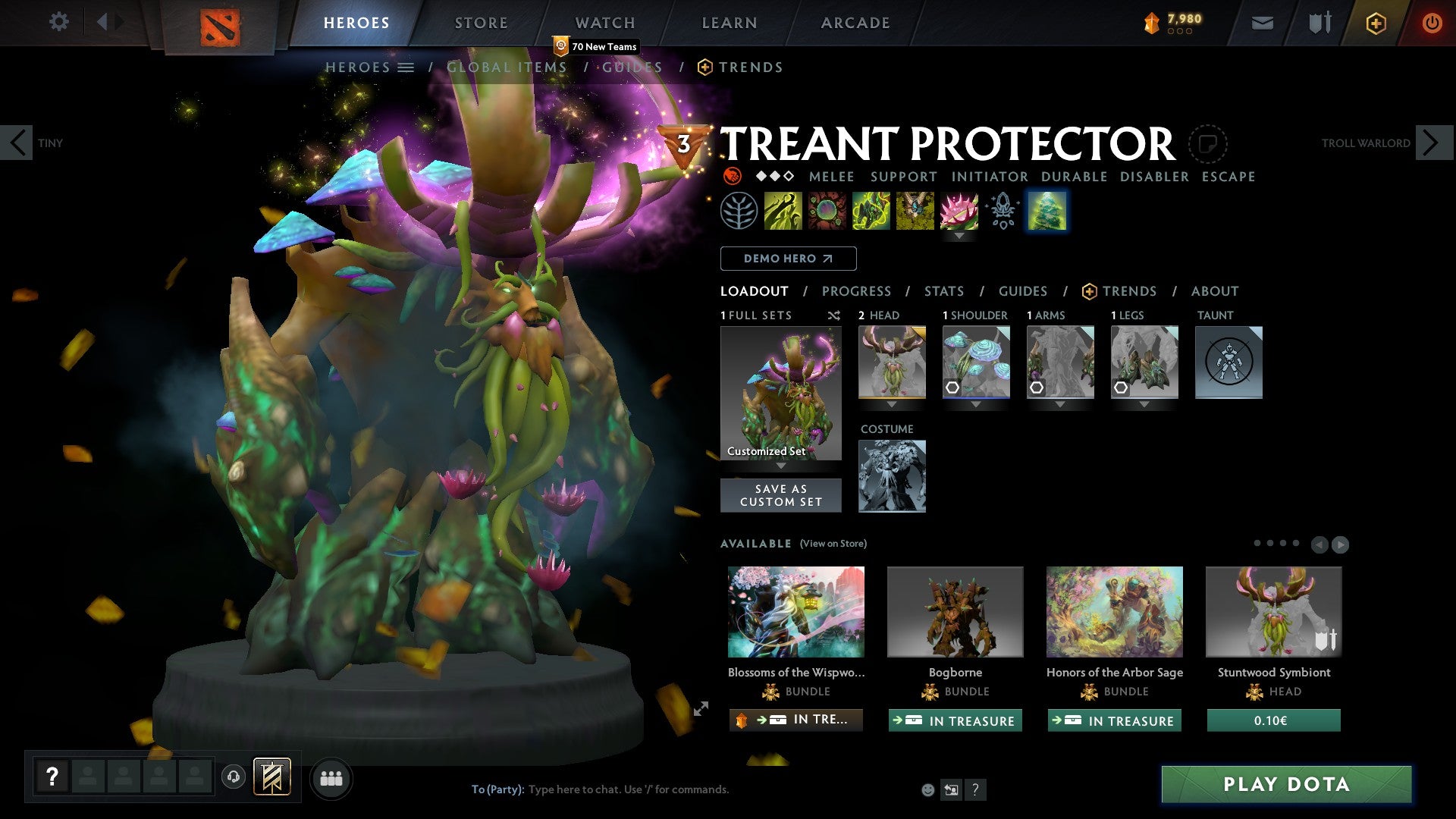Open the mailbox icon in top bar
The image size is (1456, 819).
pyautogui.click(x=1262, y=23)
